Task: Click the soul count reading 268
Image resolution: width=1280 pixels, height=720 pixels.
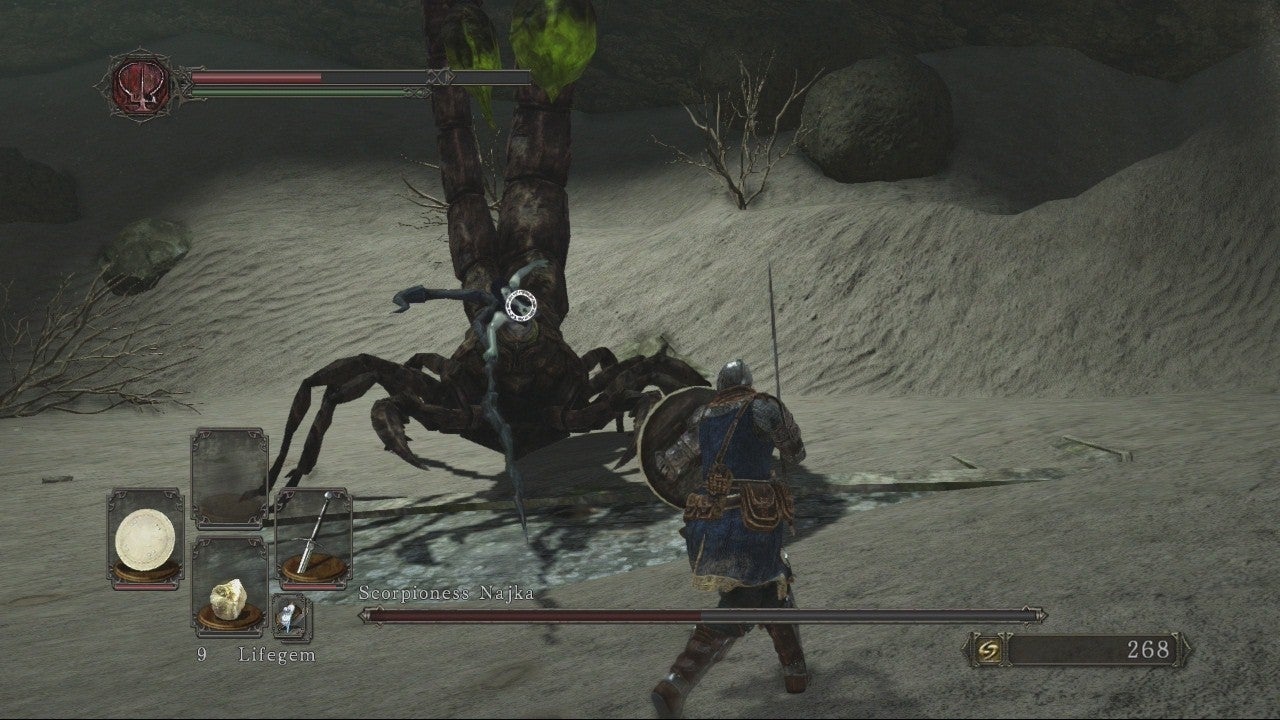Action: (x=1148, y=647)
